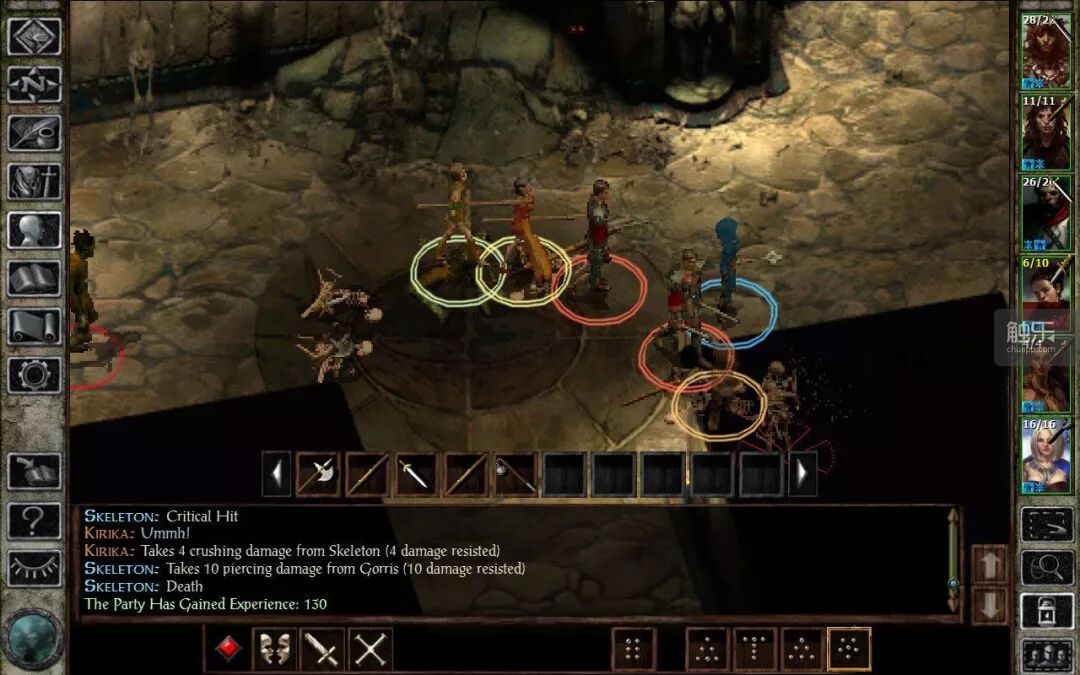Activate the crossed swords attack button
1080x675 pixels.
370,650
